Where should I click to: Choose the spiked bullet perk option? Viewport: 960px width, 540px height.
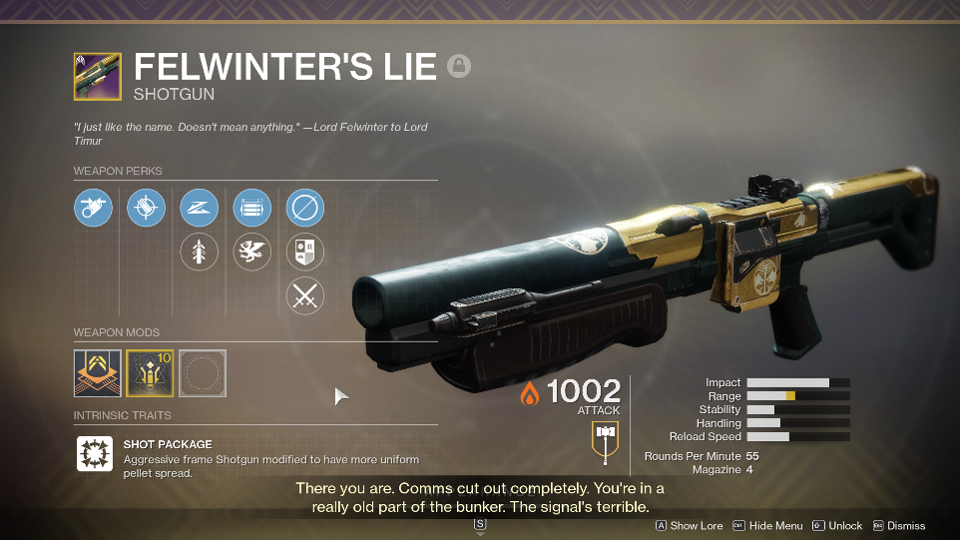tap(199, 252)
